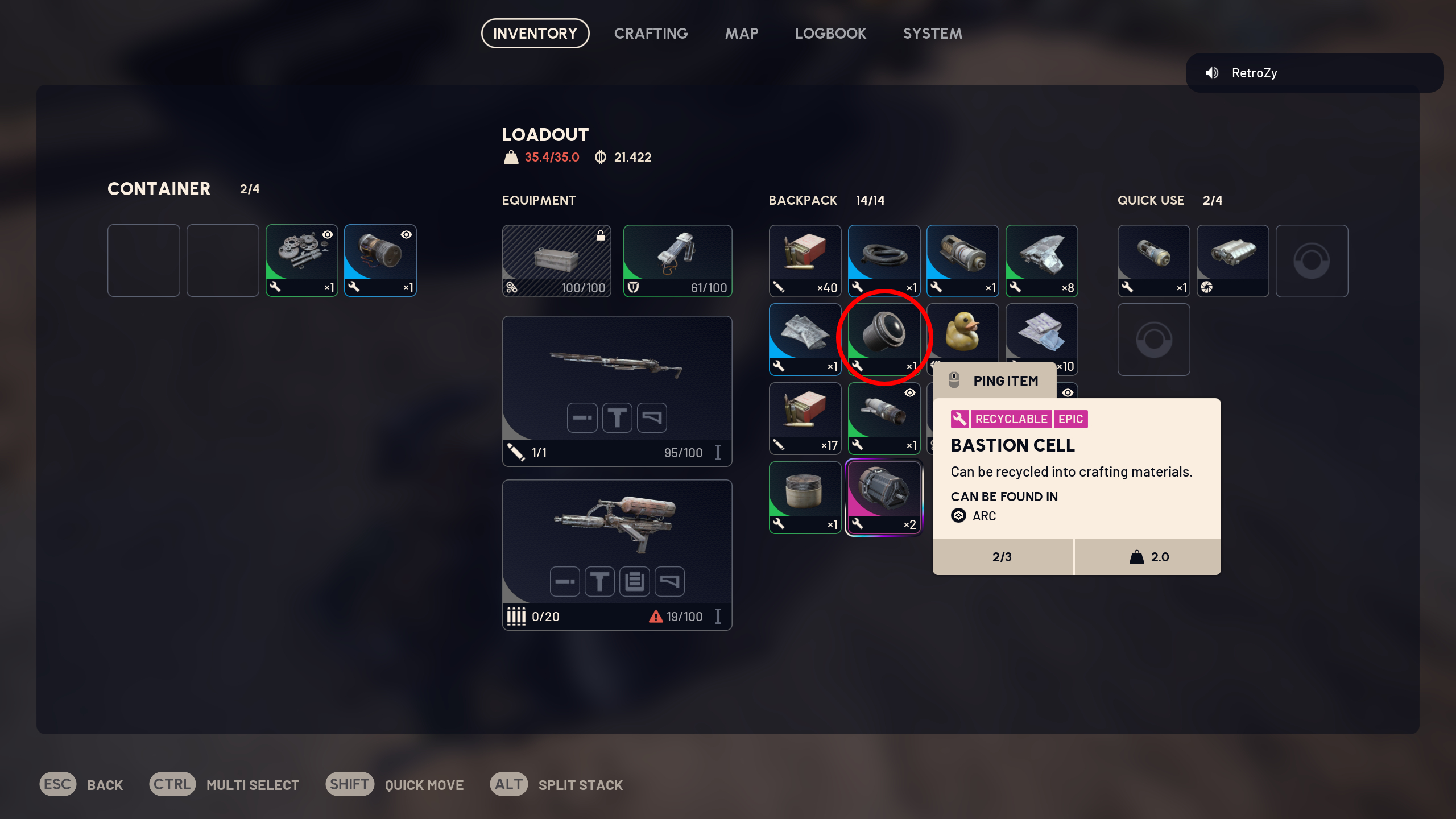Image resolution: width=1456 pixels, height=819 pixels.
Task: Open the Logbook menu
Action: (x=830, y=33)
